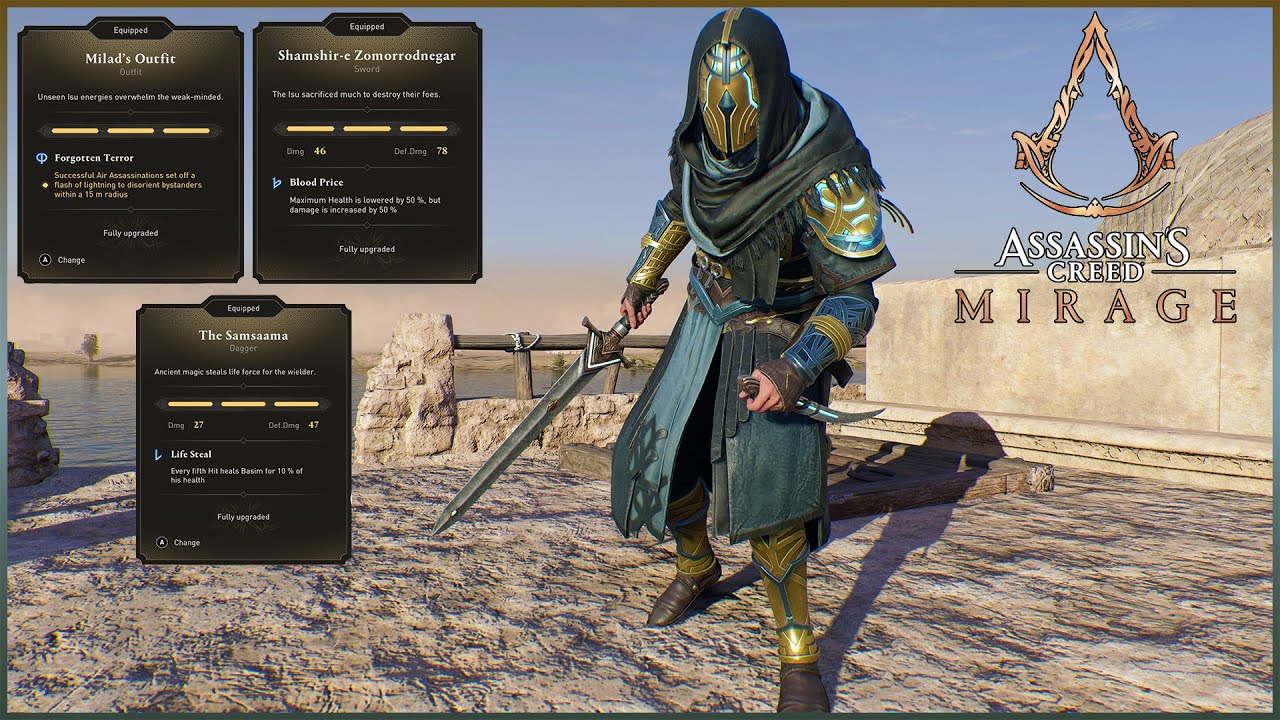Viewport: 1280px width, 720px height.
Task: Select the Equipped tab on Milad's Outfit card
Action: tap(130, 30)
